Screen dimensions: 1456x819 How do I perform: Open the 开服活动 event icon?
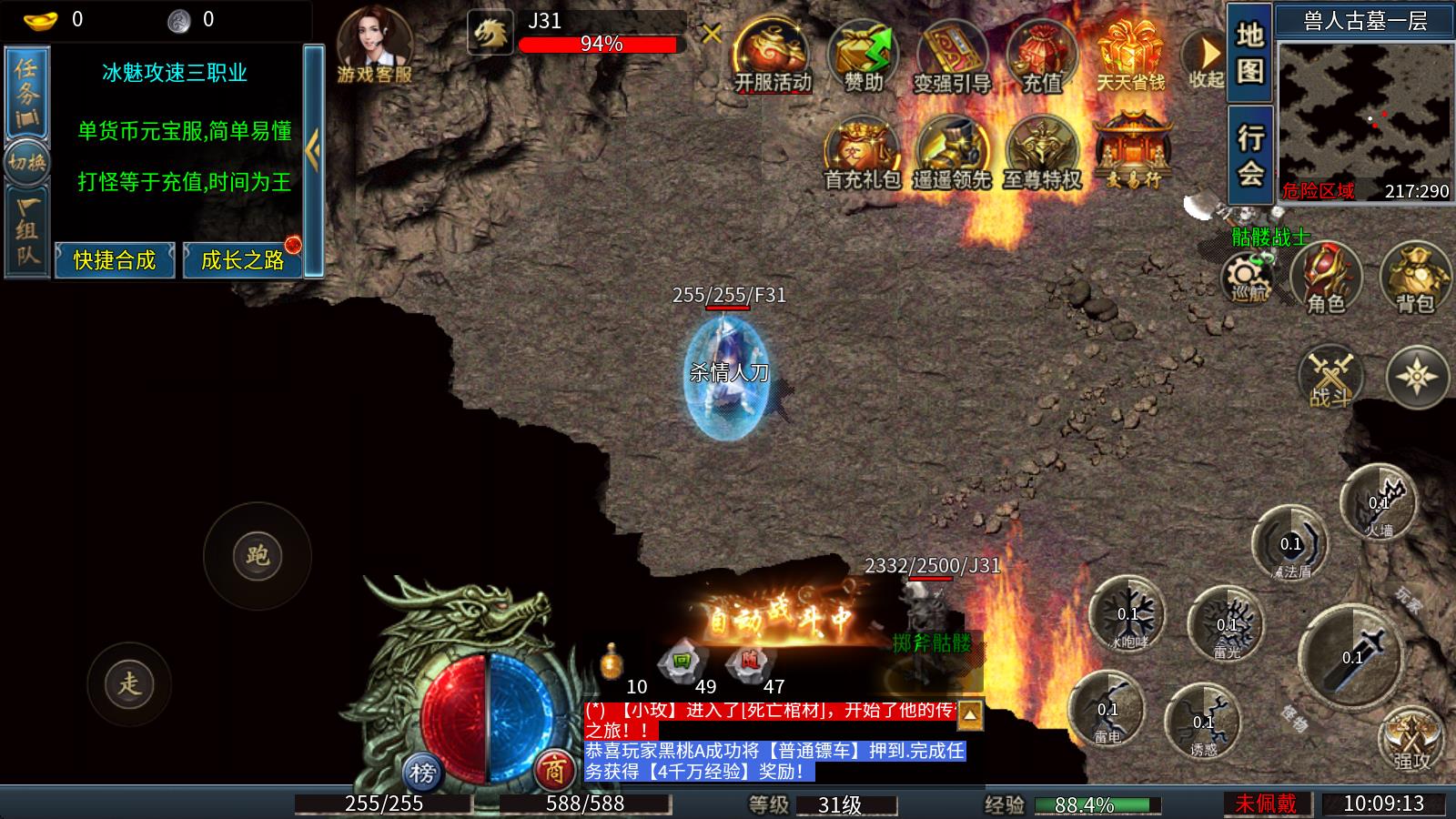coord(772,55)
